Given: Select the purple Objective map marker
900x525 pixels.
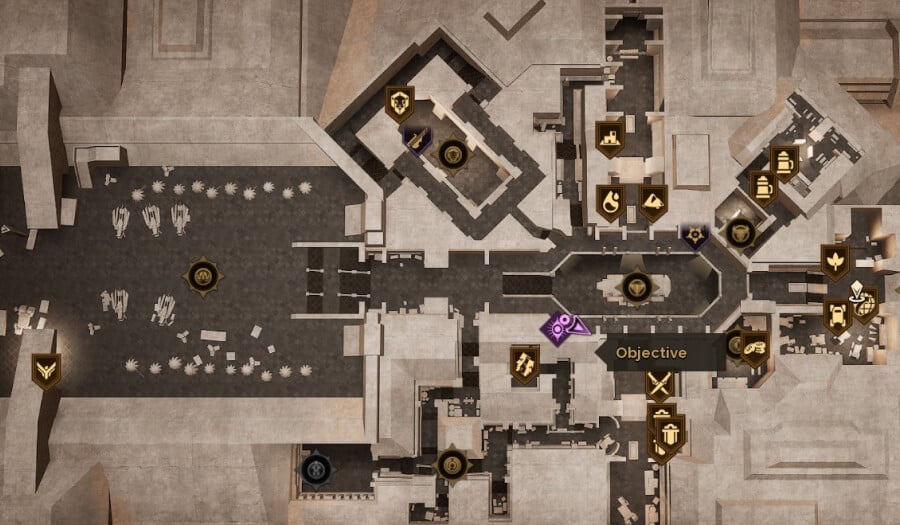Looking at the screenshot, I should 564,326.
